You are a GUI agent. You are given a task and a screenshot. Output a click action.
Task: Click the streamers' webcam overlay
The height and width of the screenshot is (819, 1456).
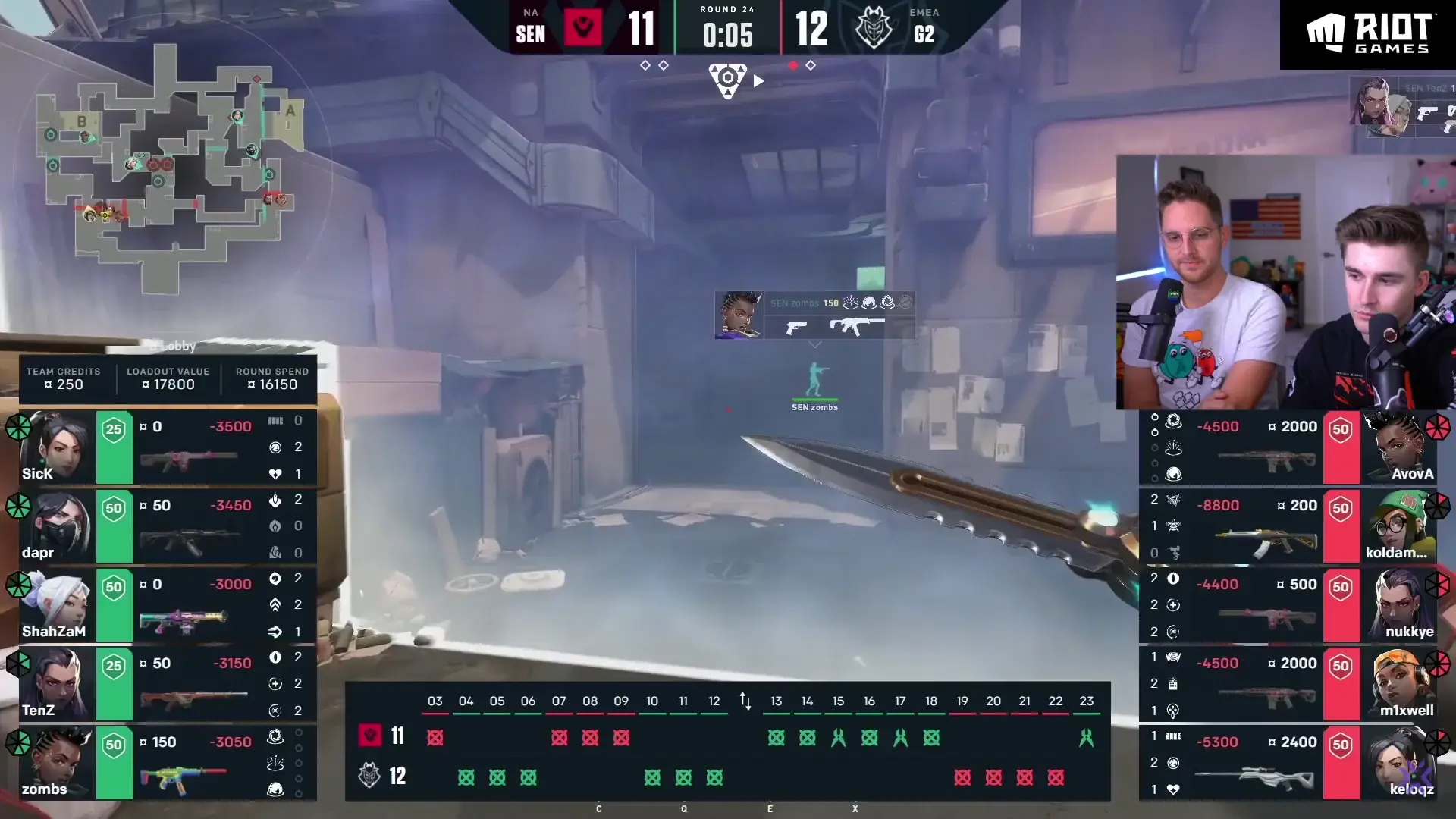point(1285,282)
